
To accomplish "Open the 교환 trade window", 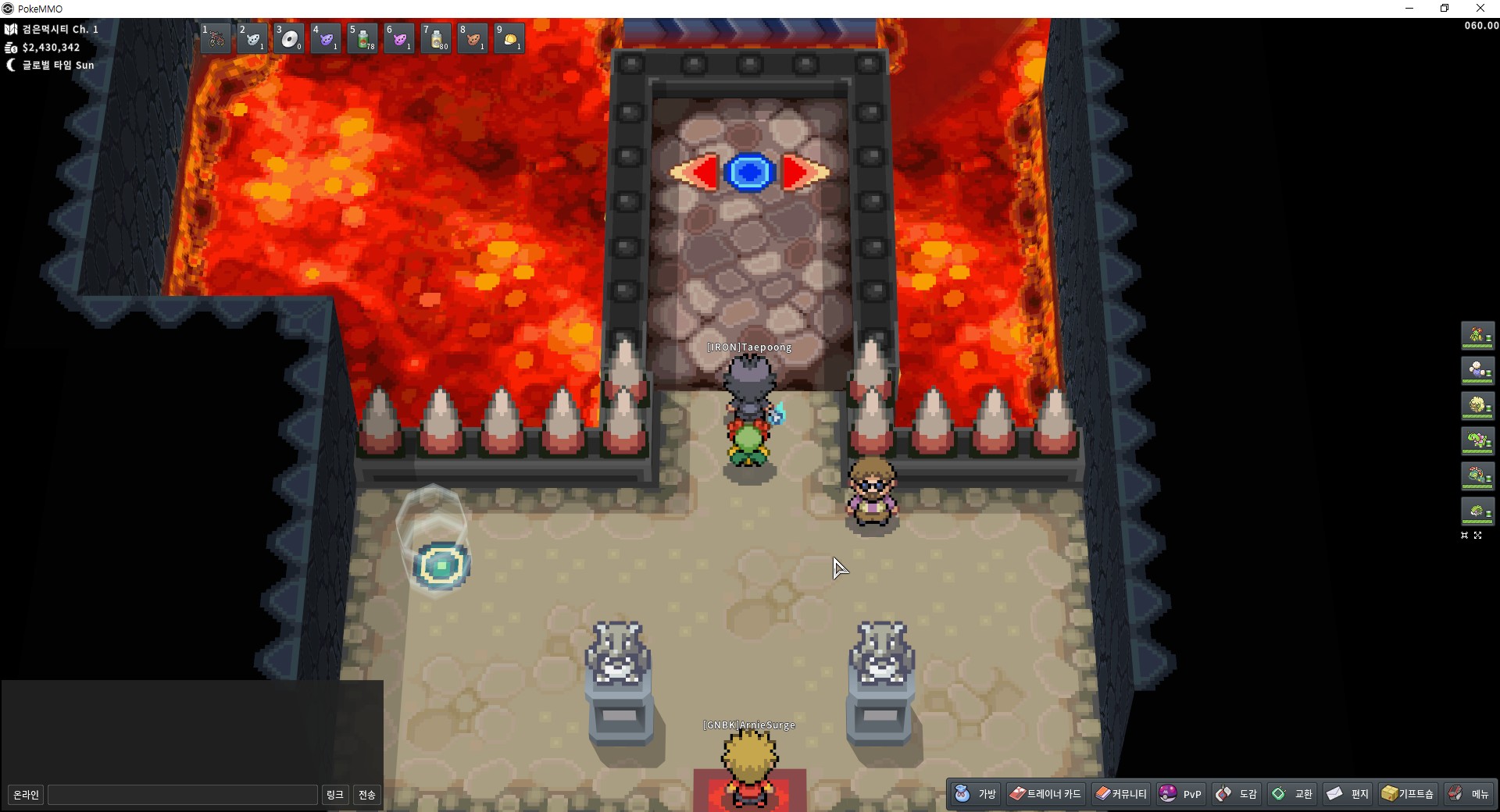I will pyautogui.click(x=1292, y=794).
